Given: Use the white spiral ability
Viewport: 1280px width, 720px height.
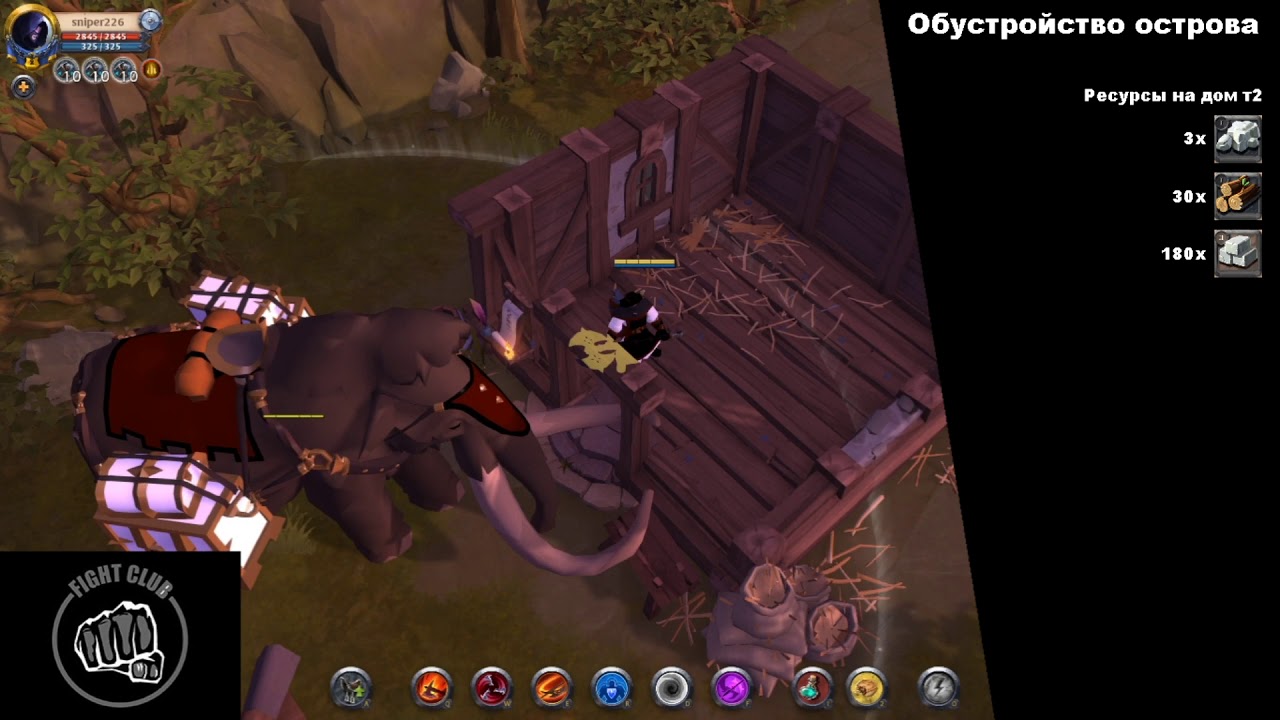Looking at the screenshot, I should [x=672, y=688].
